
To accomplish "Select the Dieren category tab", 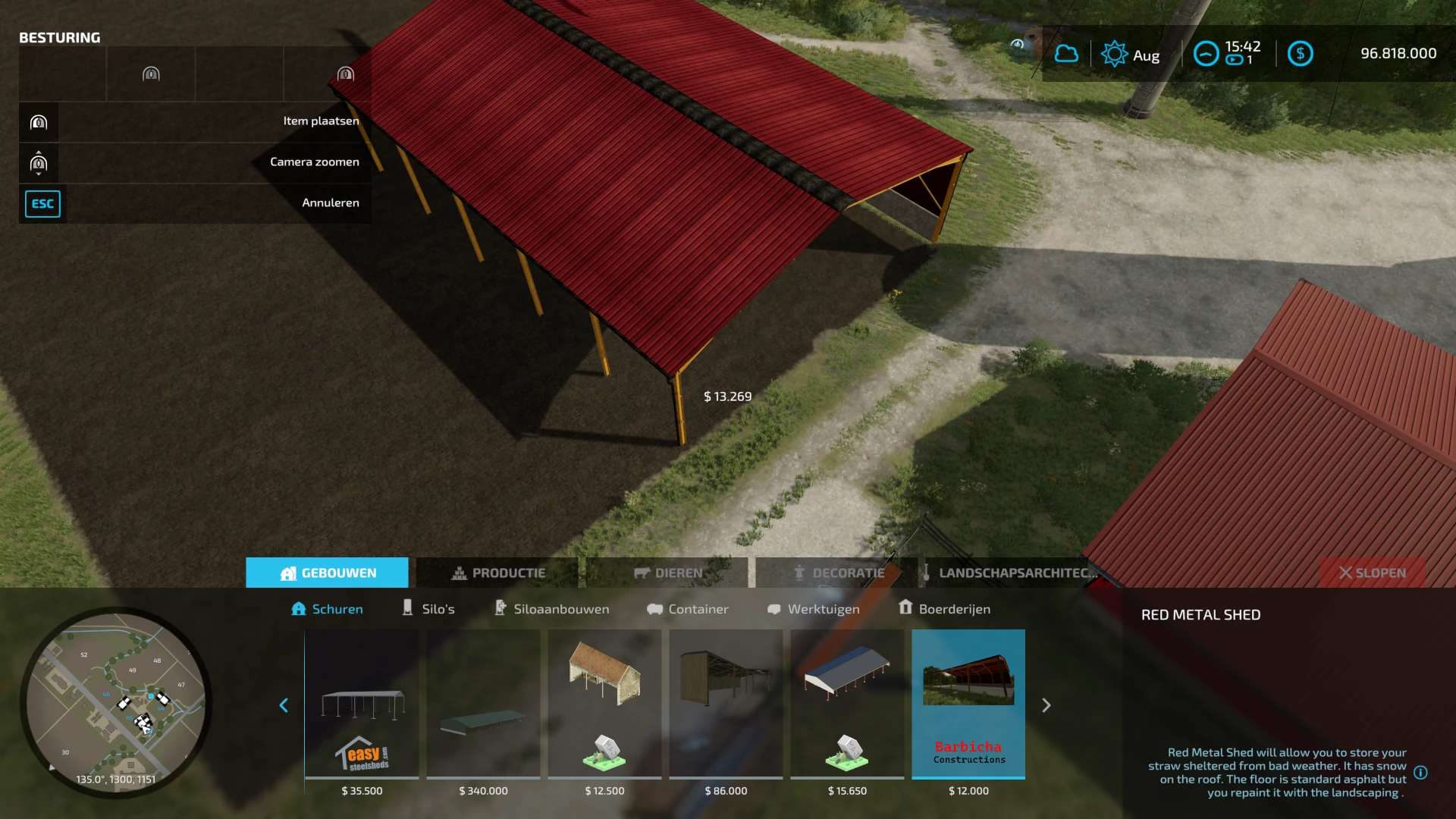I will point(667,573).
